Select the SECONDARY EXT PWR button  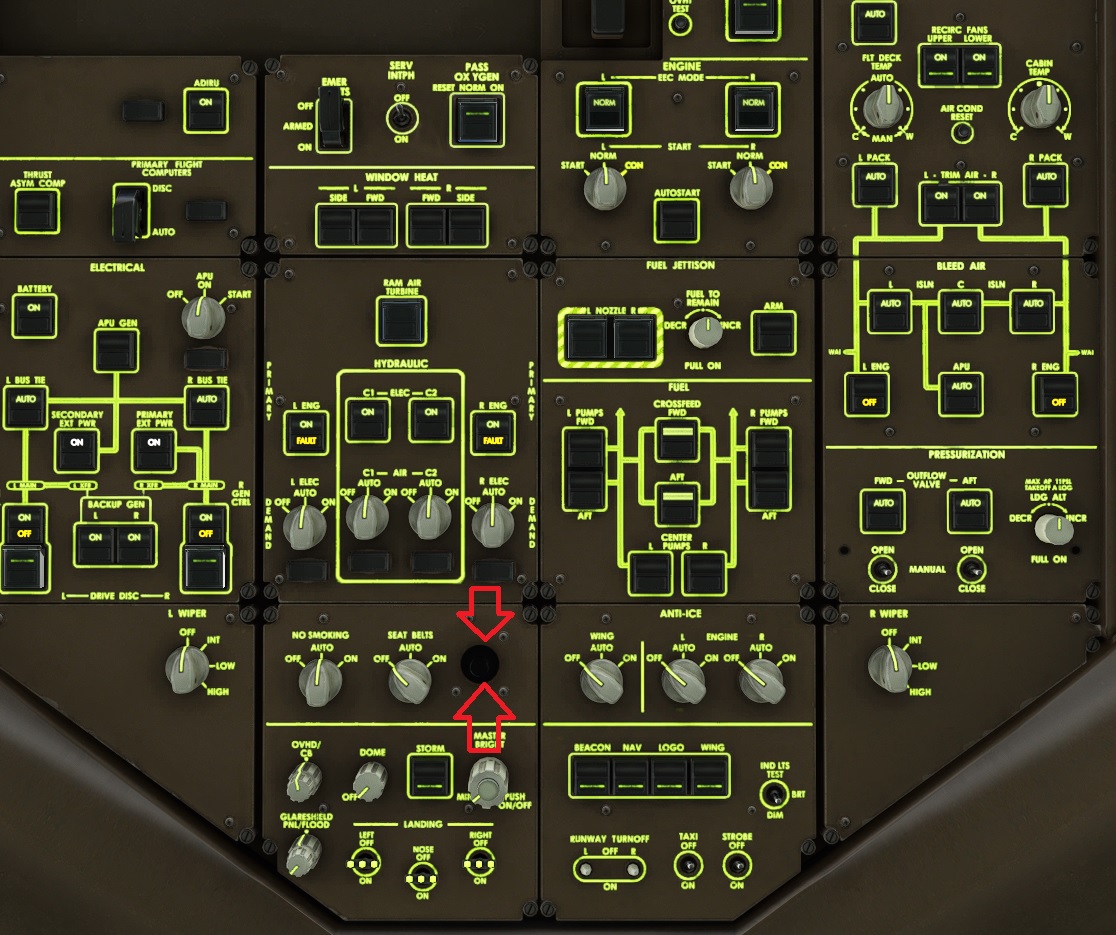77,449
